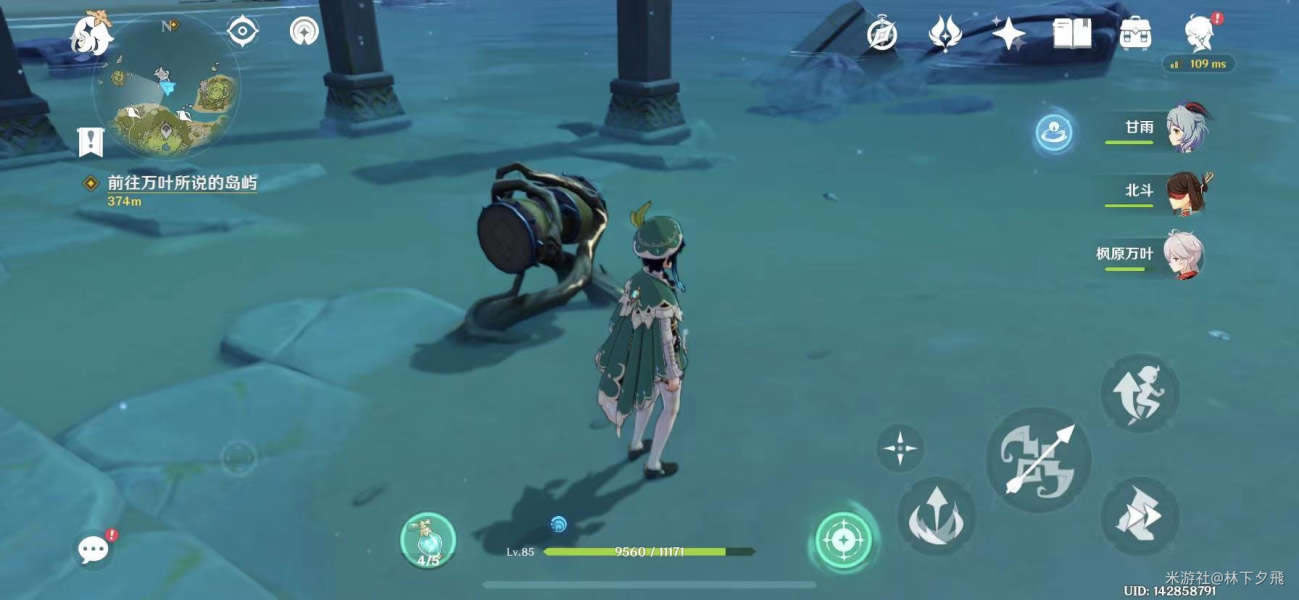
Task: Activate the eye-shaped elemental sight icon
Action: [242, 32]
